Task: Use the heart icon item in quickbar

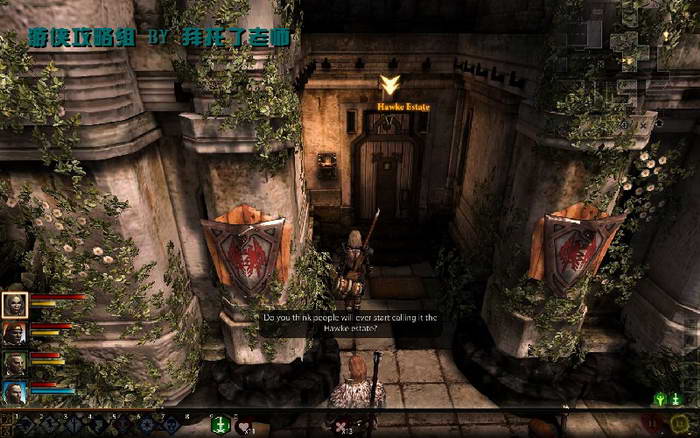Action: [x=245, y=426]
